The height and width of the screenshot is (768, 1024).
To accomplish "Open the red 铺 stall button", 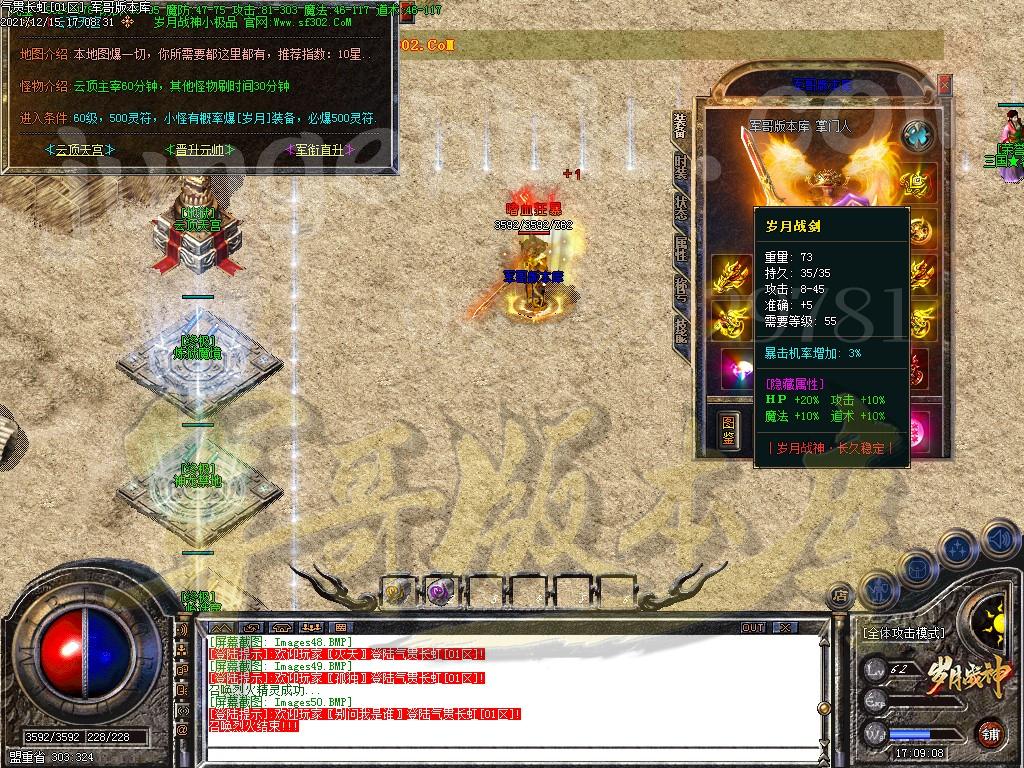I will tap(991, 733).
